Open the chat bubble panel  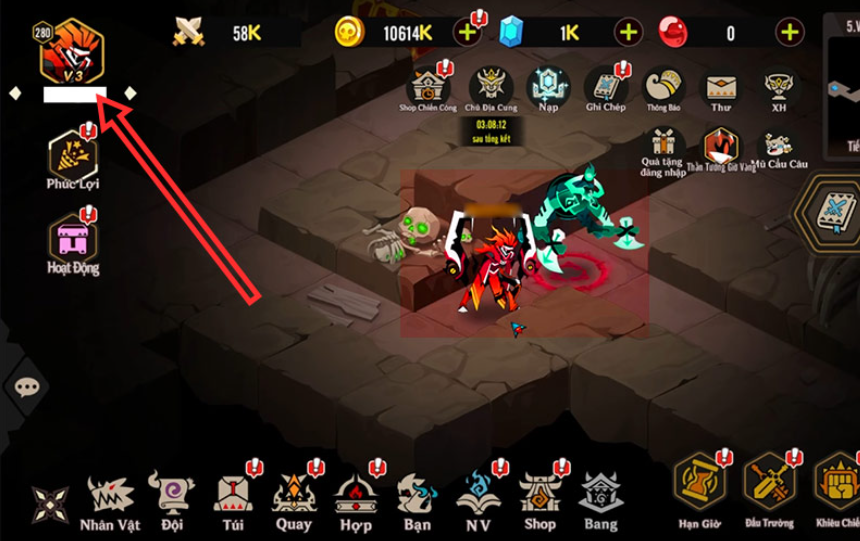click(x=27, y=386)
